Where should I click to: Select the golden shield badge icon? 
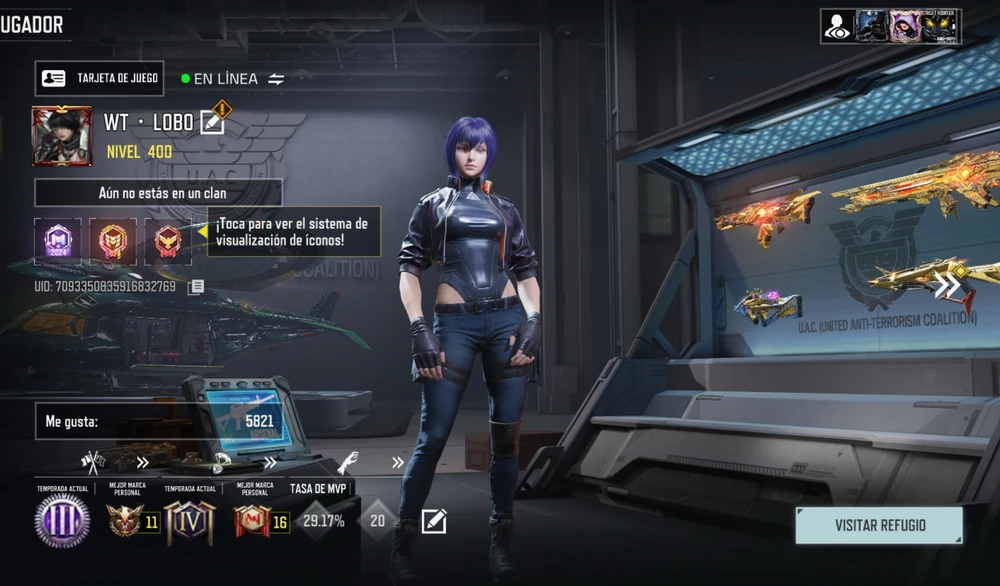tap(112, 241)
